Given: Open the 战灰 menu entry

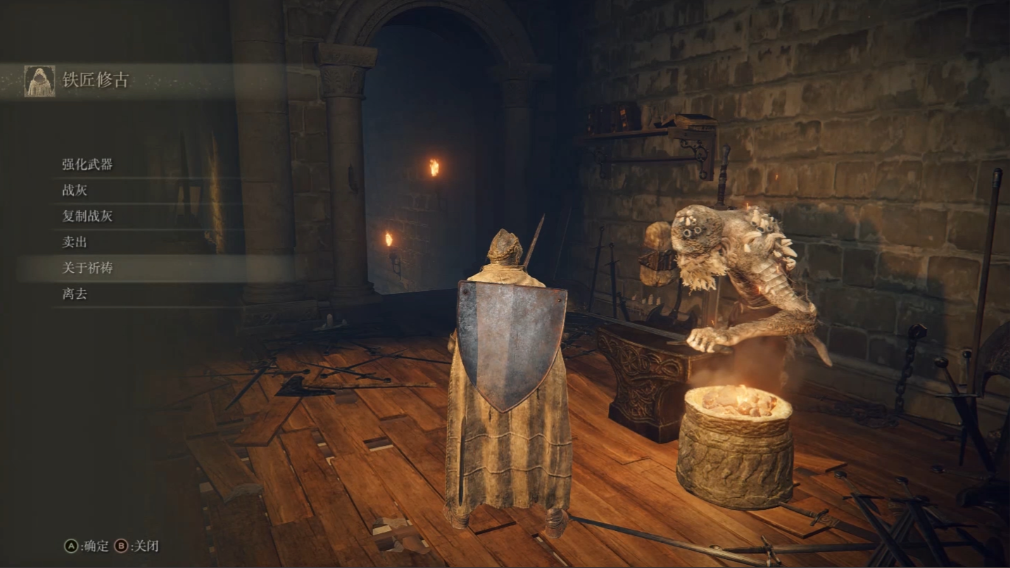Looking at the screenshot, I should click(75, 190).
